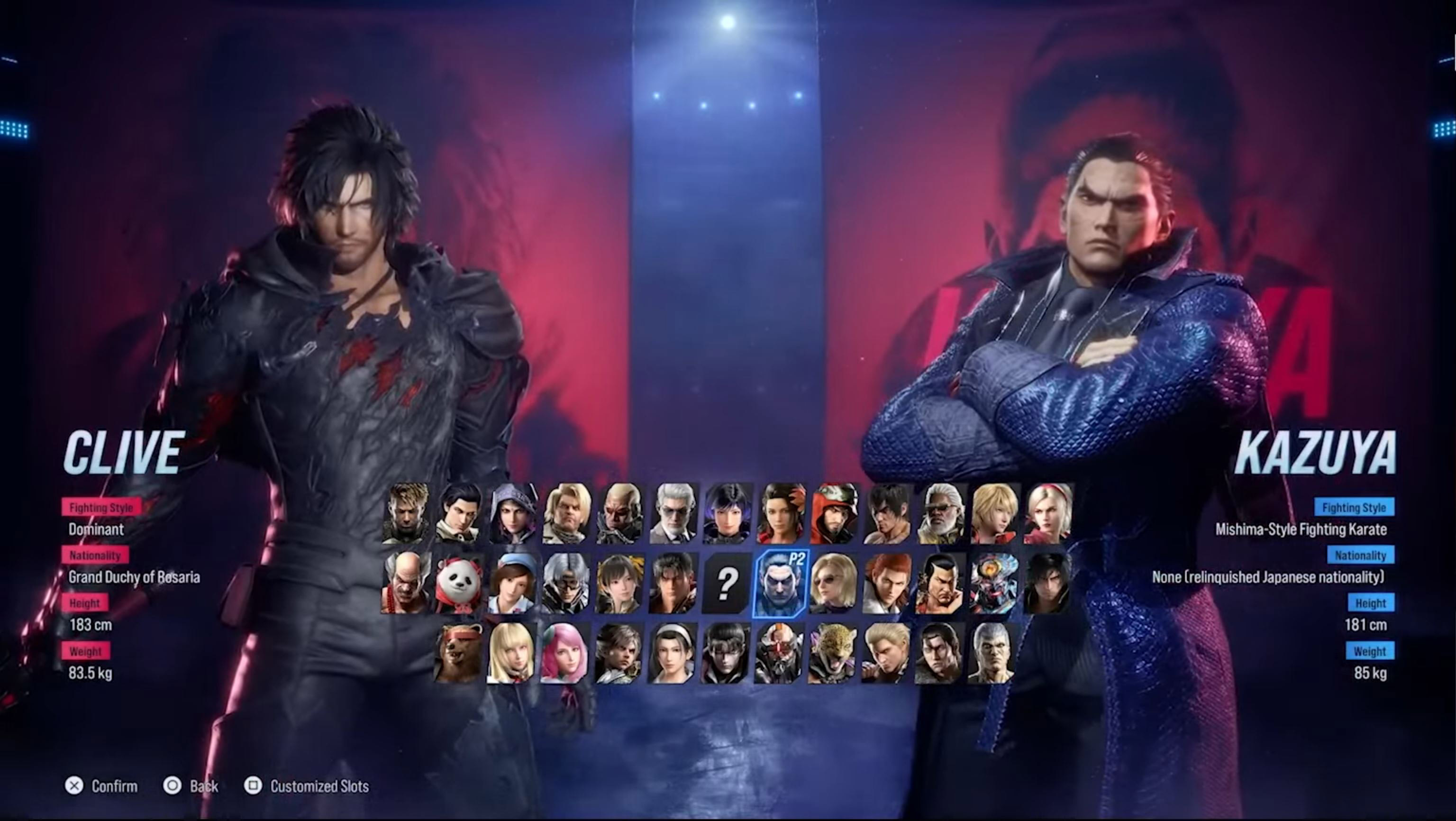Select Alisa, the pink-haired portrait
1456x821 pixels.
tap(565, 653)
